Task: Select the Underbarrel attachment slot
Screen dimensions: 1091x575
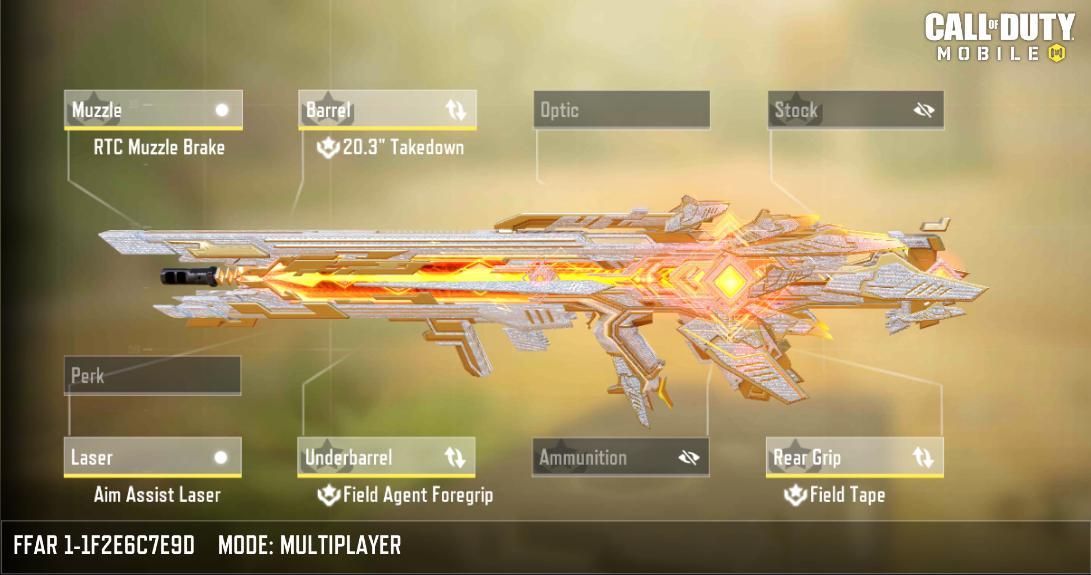Action: point(370,458)
